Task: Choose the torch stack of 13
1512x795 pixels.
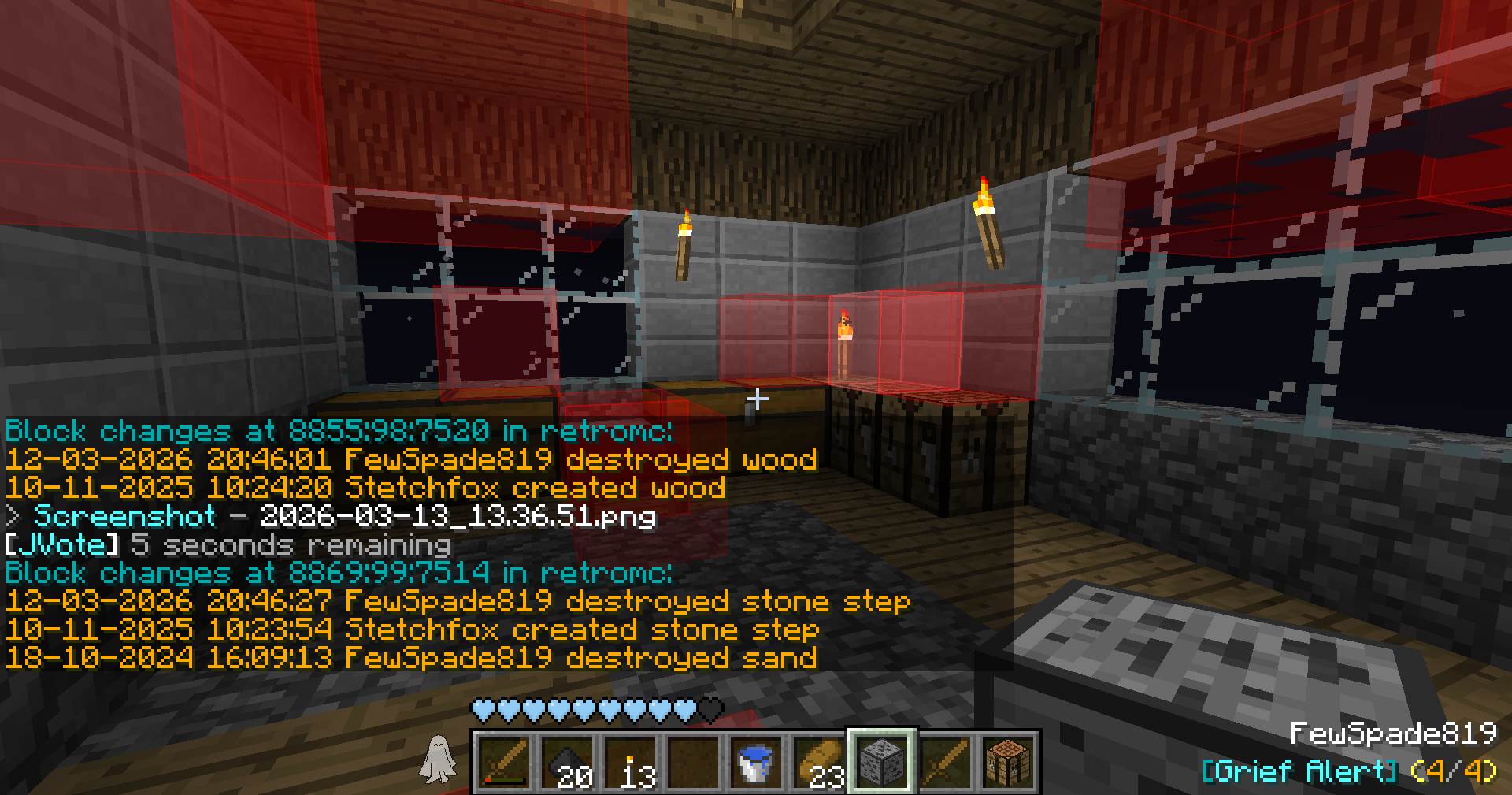Action: pos(630,762)
